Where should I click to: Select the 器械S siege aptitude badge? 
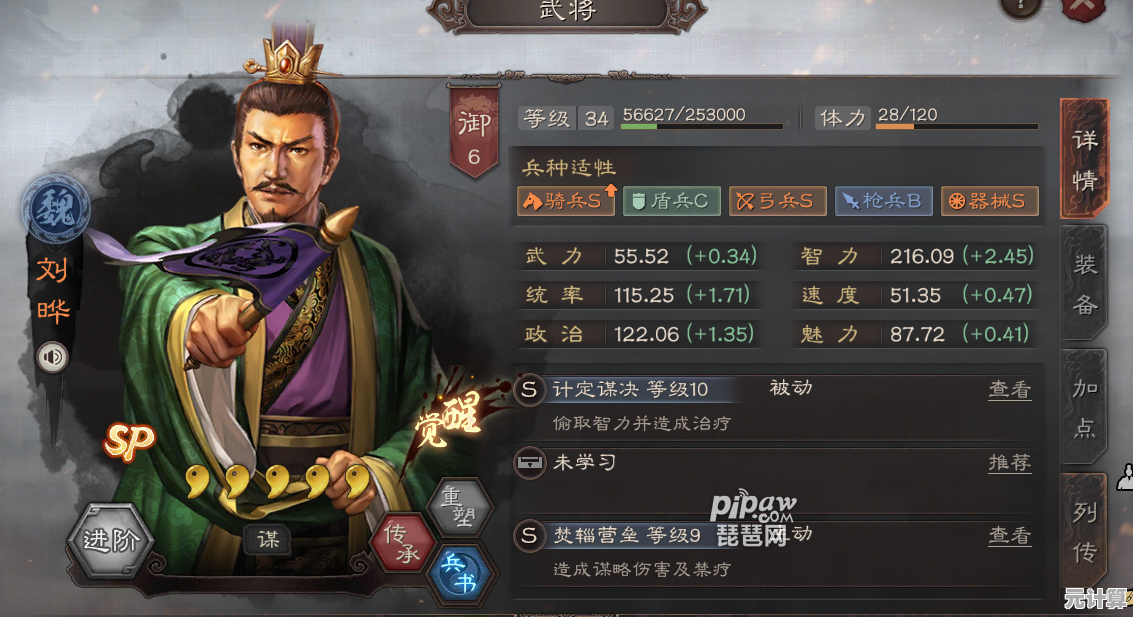989,201
